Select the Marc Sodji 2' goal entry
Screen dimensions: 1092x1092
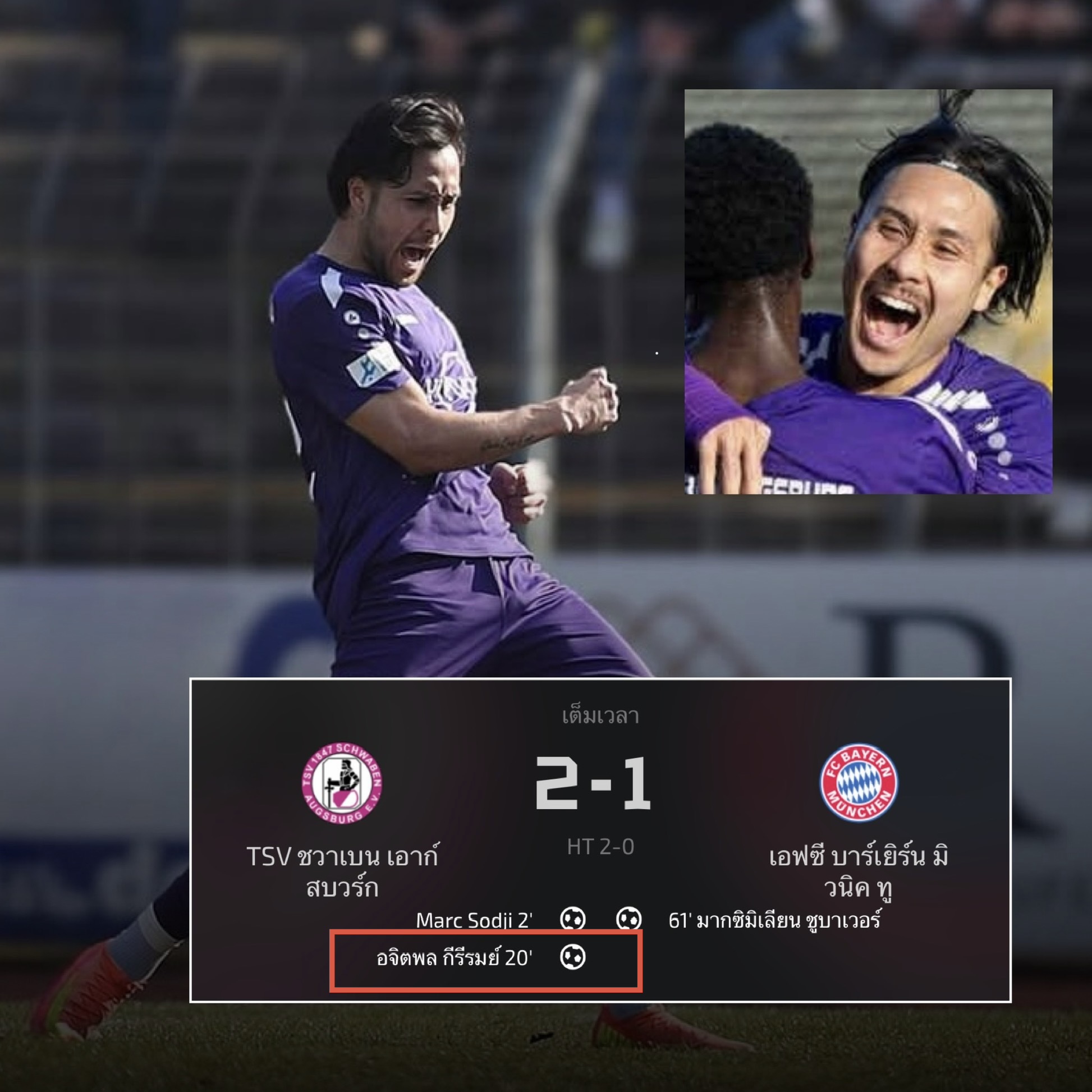[x=474, y=921]
